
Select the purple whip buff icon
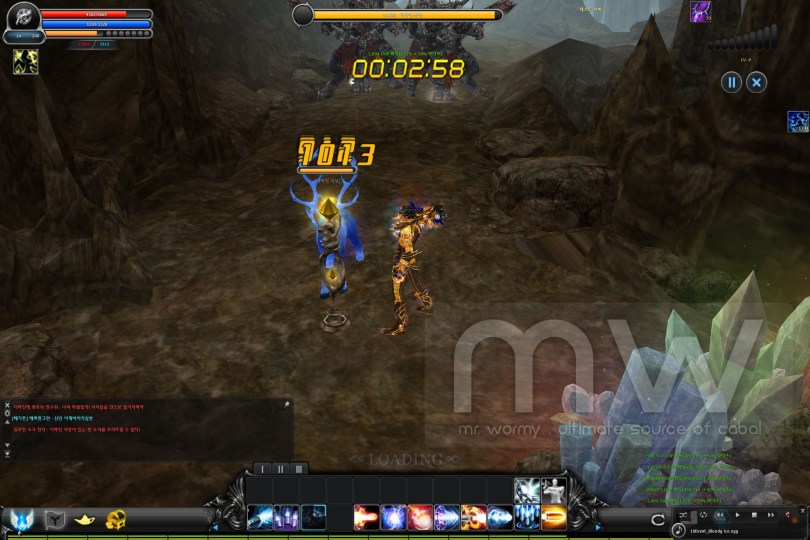pos(700,12)
